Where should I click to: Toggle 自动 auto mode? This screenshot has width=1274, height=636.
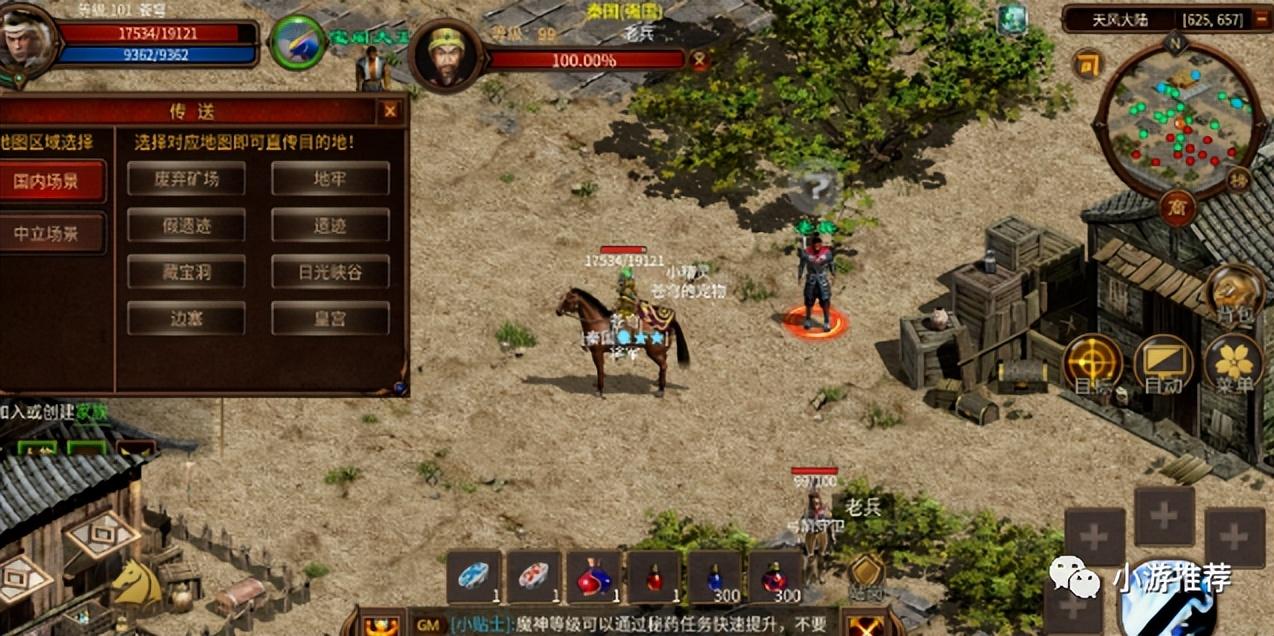click(x=1163, y=362)
